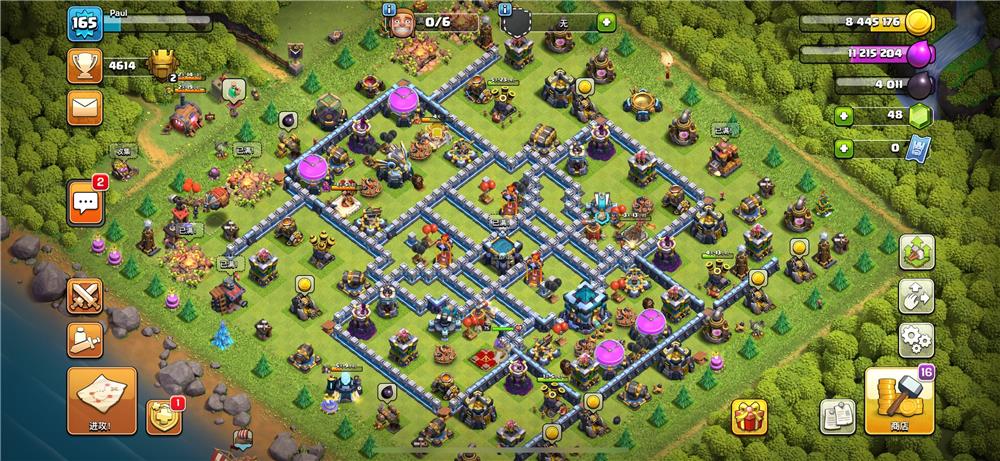Start an attack with the map button
Image resolution: width=1000 pixels, height=461 pixels.
pyautogui.click(x=102, y=400)
